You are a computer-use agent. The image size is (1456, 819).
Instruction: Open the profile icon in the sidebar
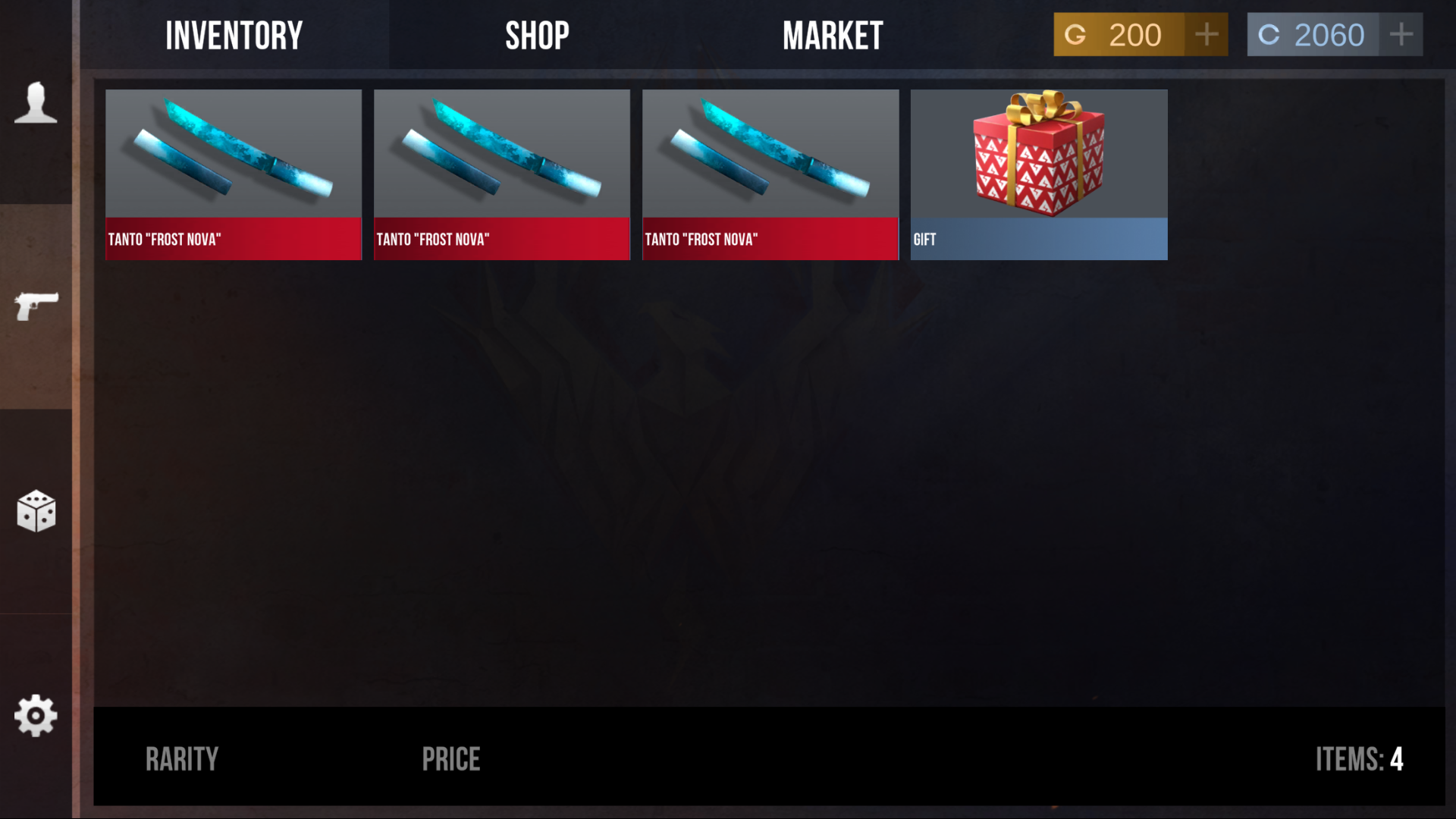click(36, 102)
